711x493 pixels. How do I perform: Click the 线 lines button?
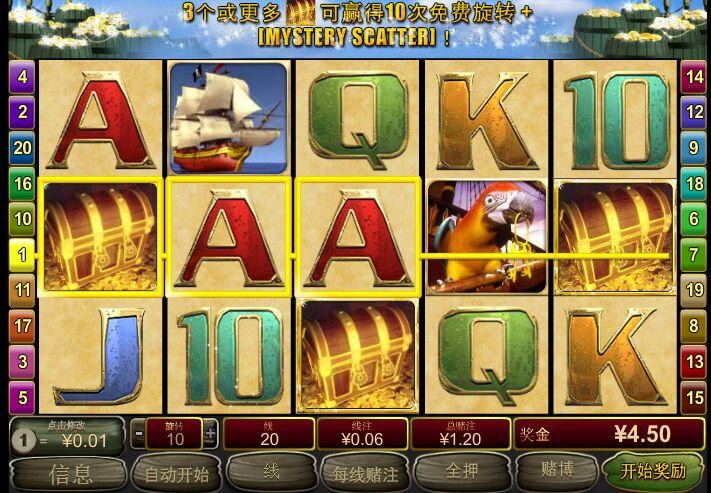(269, 472)
